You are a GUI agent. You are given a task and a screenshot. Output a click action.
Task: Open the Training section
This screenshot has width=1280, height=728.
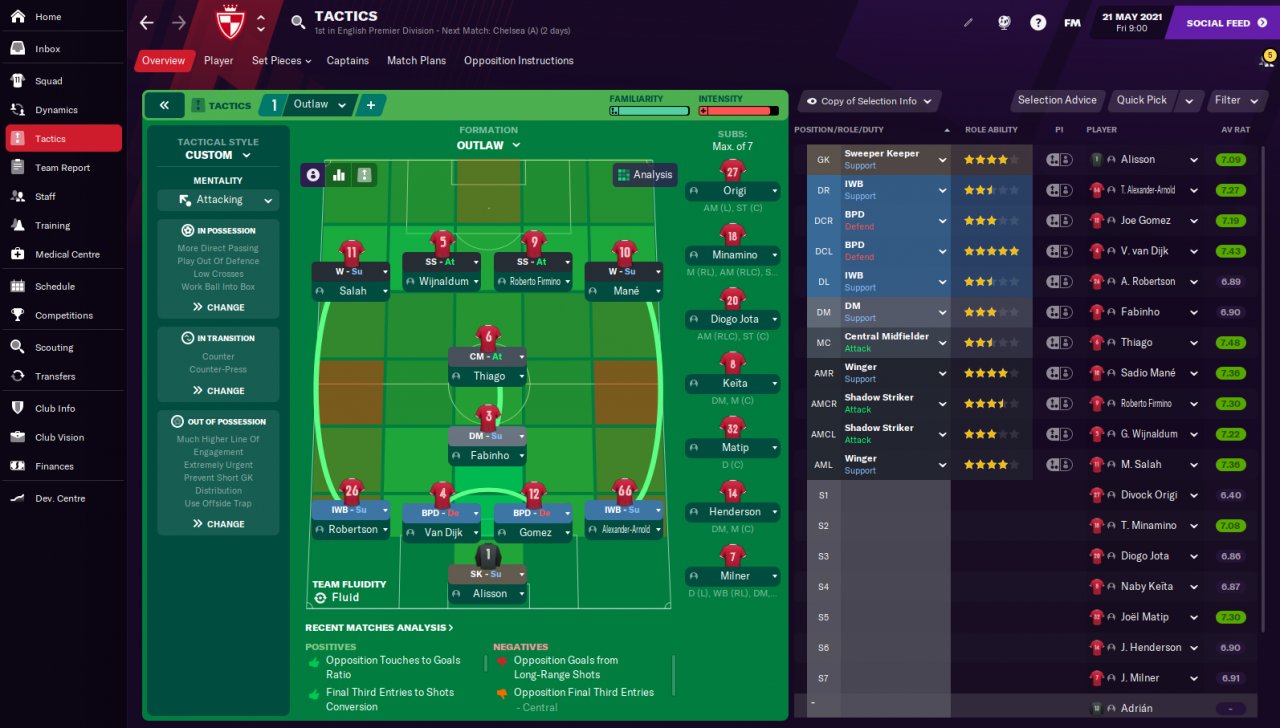[x=52, y=225]
